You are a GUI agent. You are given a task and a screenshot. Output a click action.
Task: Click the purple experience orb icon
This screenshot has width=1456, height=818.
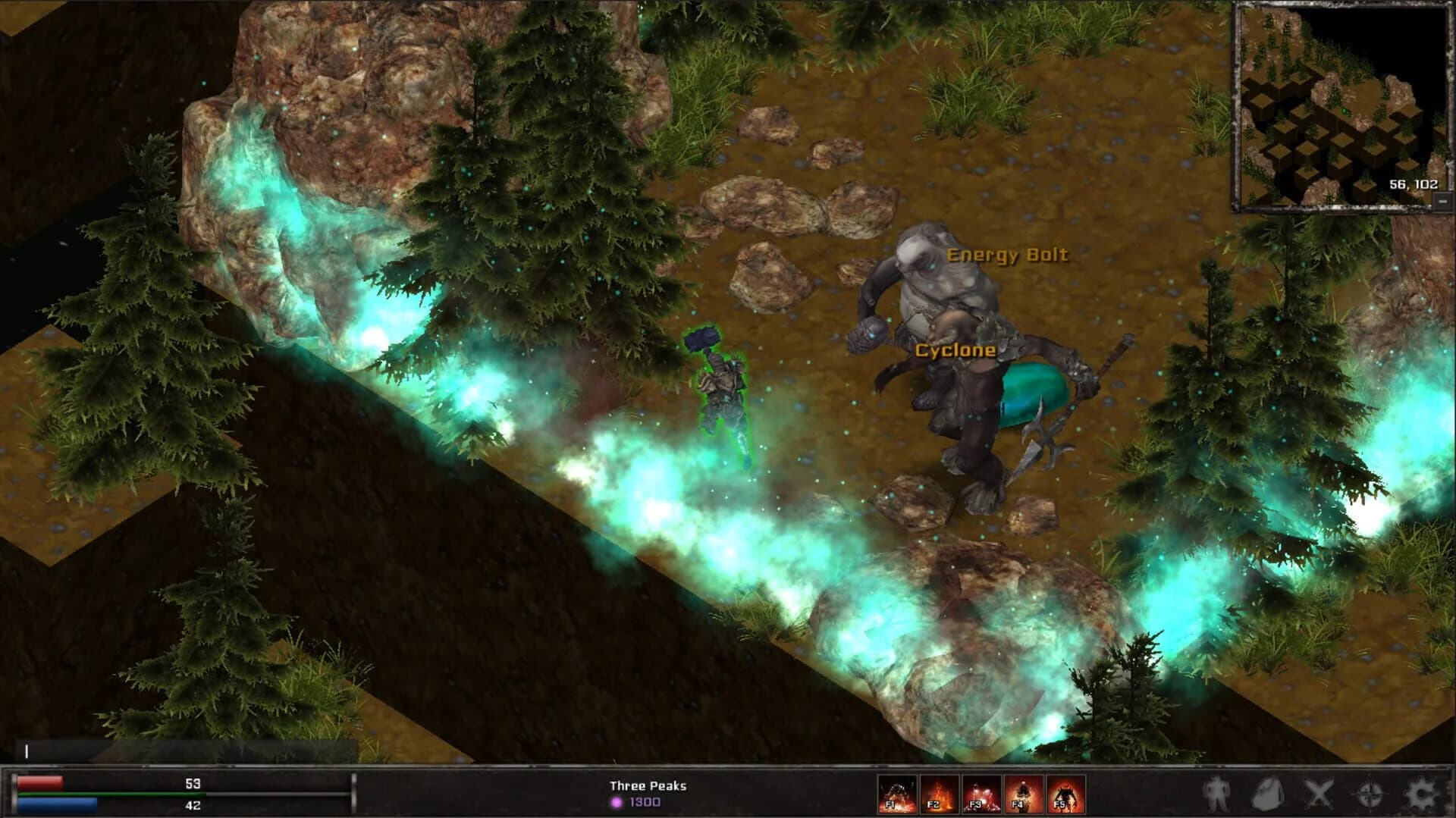(616, 801)
